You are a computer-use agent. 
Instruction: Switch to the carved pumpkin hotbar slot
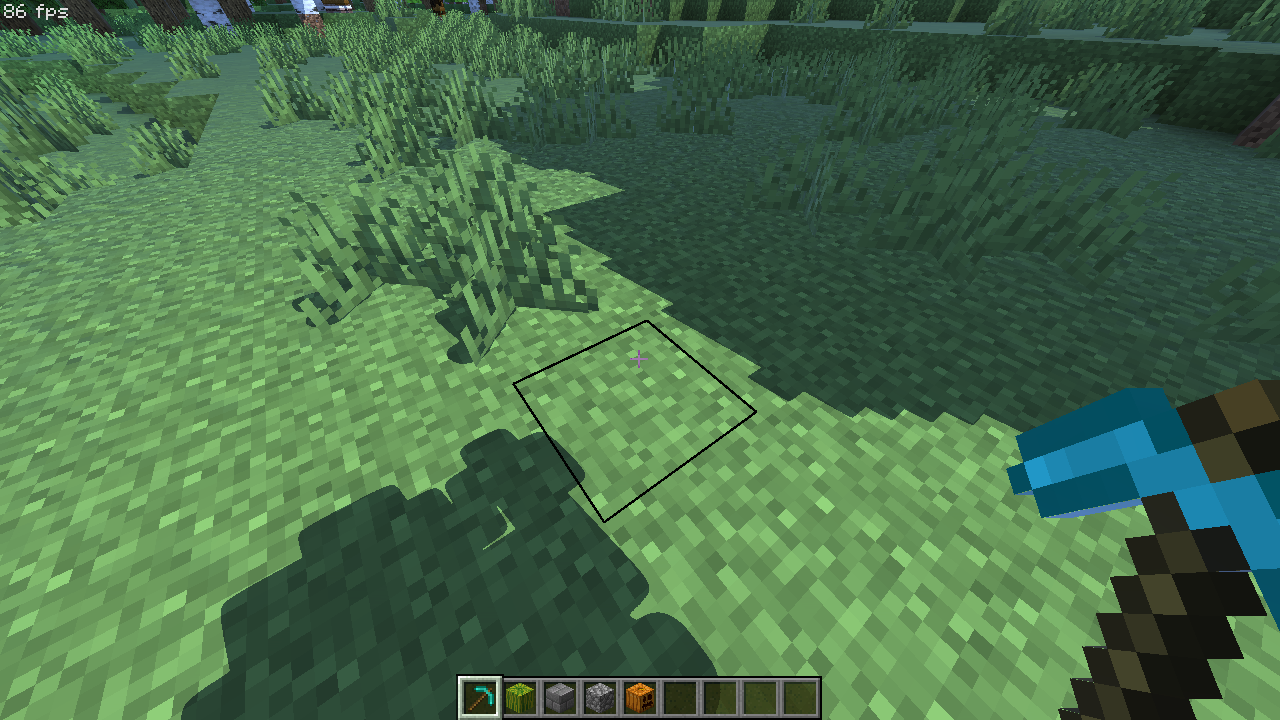[x=640, y=697]
